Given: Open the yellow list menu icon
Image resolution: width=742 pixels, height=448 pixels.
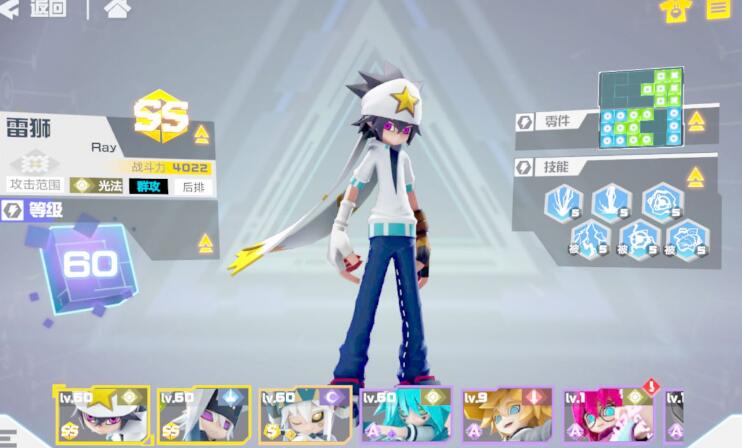Looking at the screenshot, I should [718, 10].
